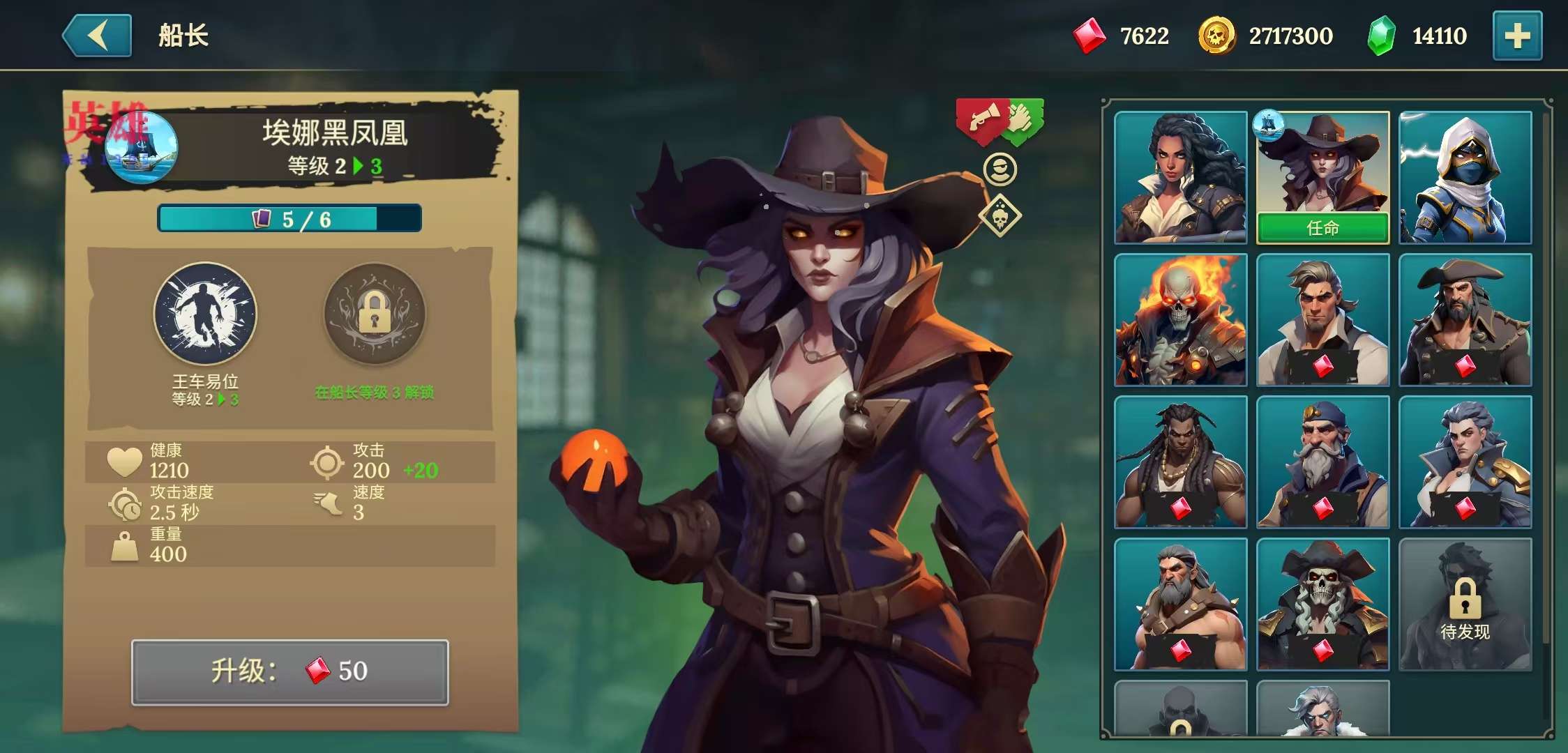Select the 王车易位 skill icon
This screenshot has width=1568, height=753.
(205, 314)
